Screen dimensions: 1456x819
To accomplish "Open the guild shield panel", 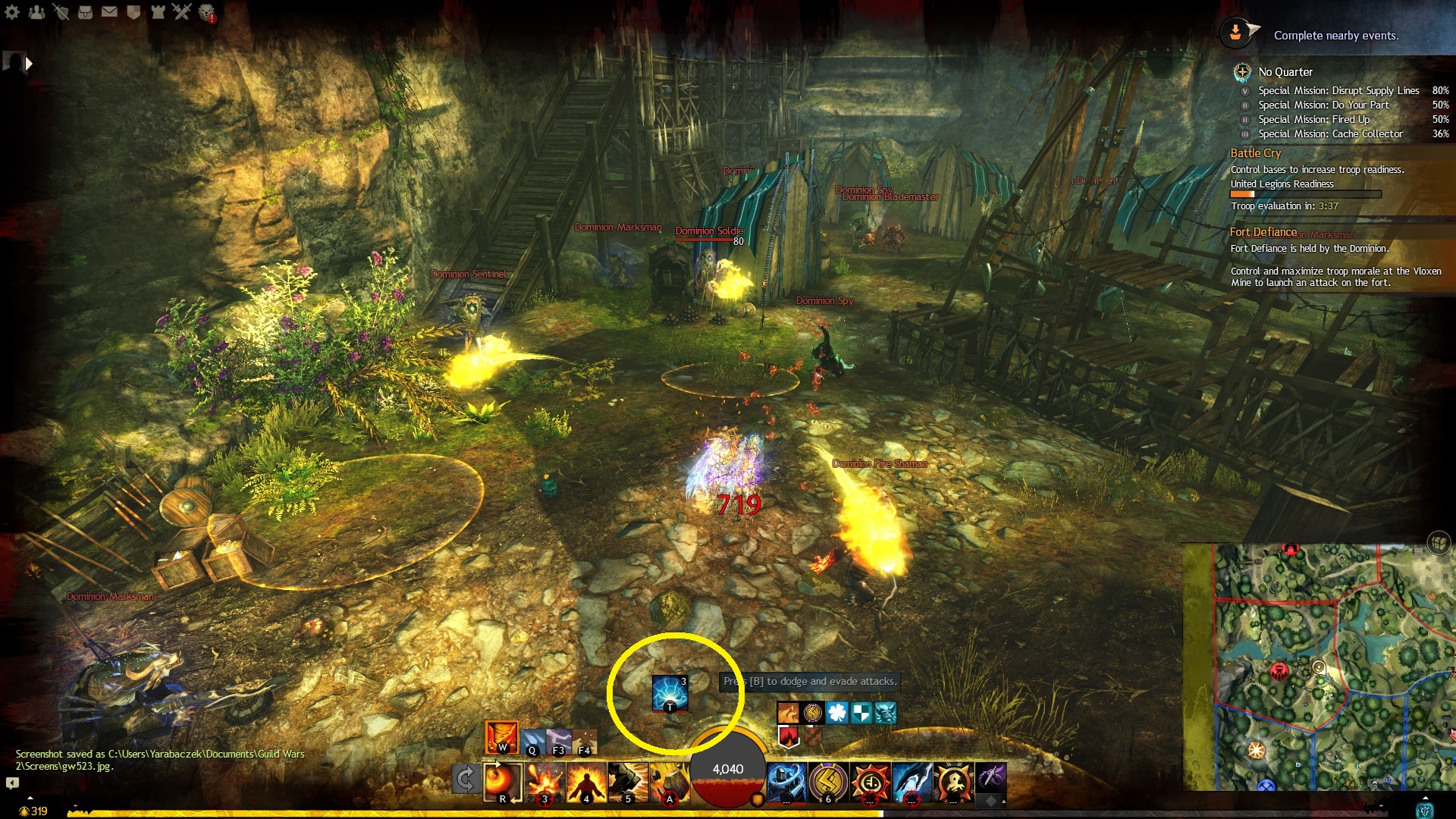I will pyautogui.click(x=133, y=12).
